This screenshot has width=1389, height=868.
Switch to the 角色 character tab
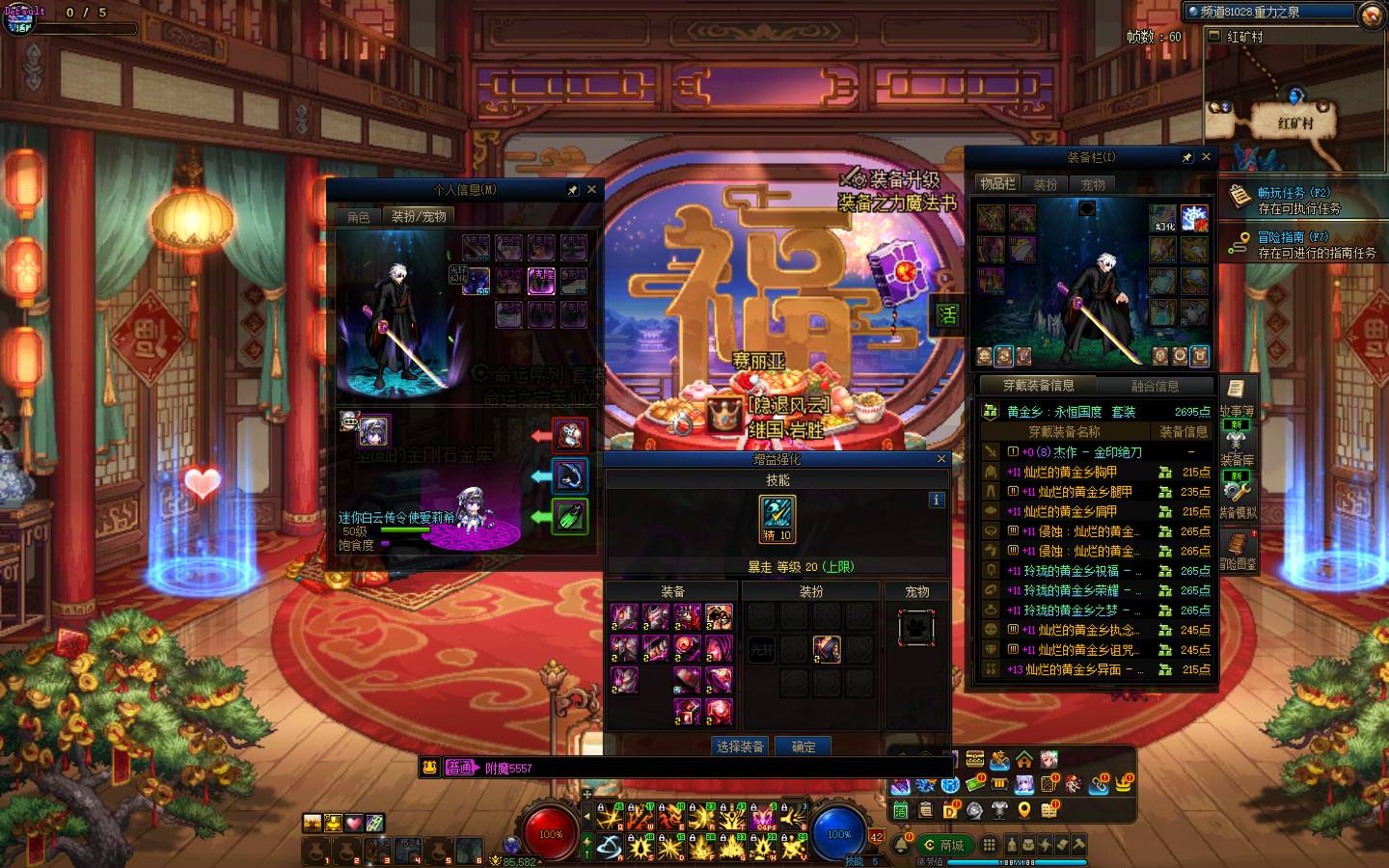(x=359, y=217)
